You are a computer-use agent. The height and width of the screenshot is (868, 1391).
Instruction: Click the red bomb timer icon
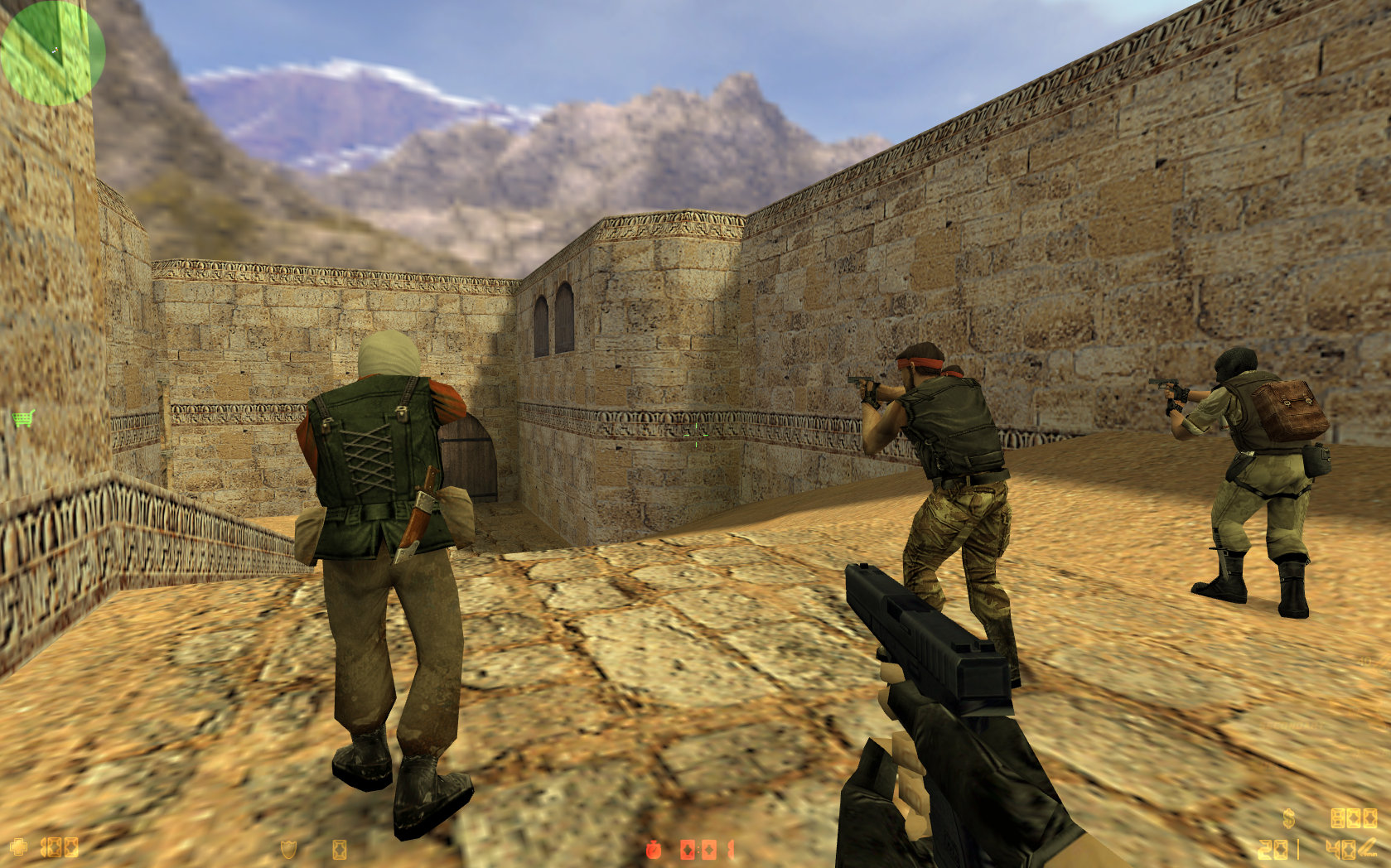(x=653, y=848)
